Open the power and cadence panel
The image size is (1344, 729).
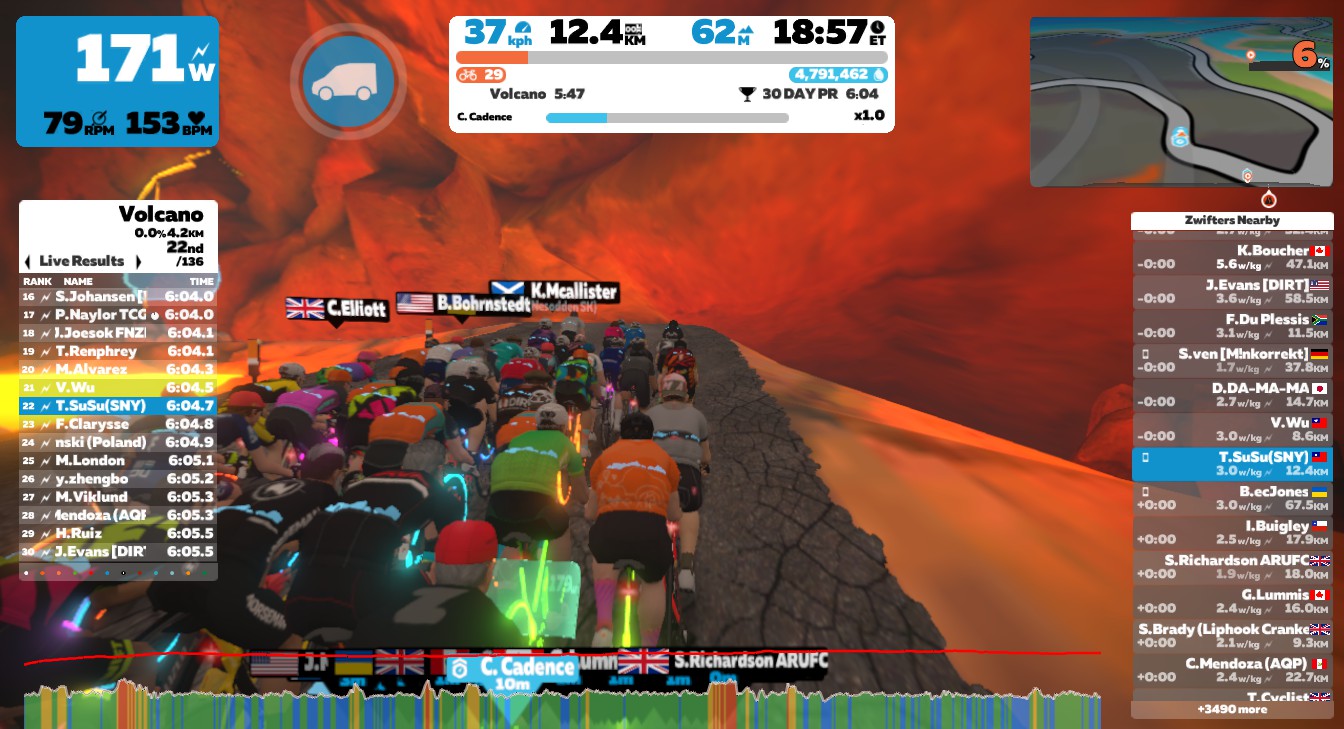tap(117, 81)
